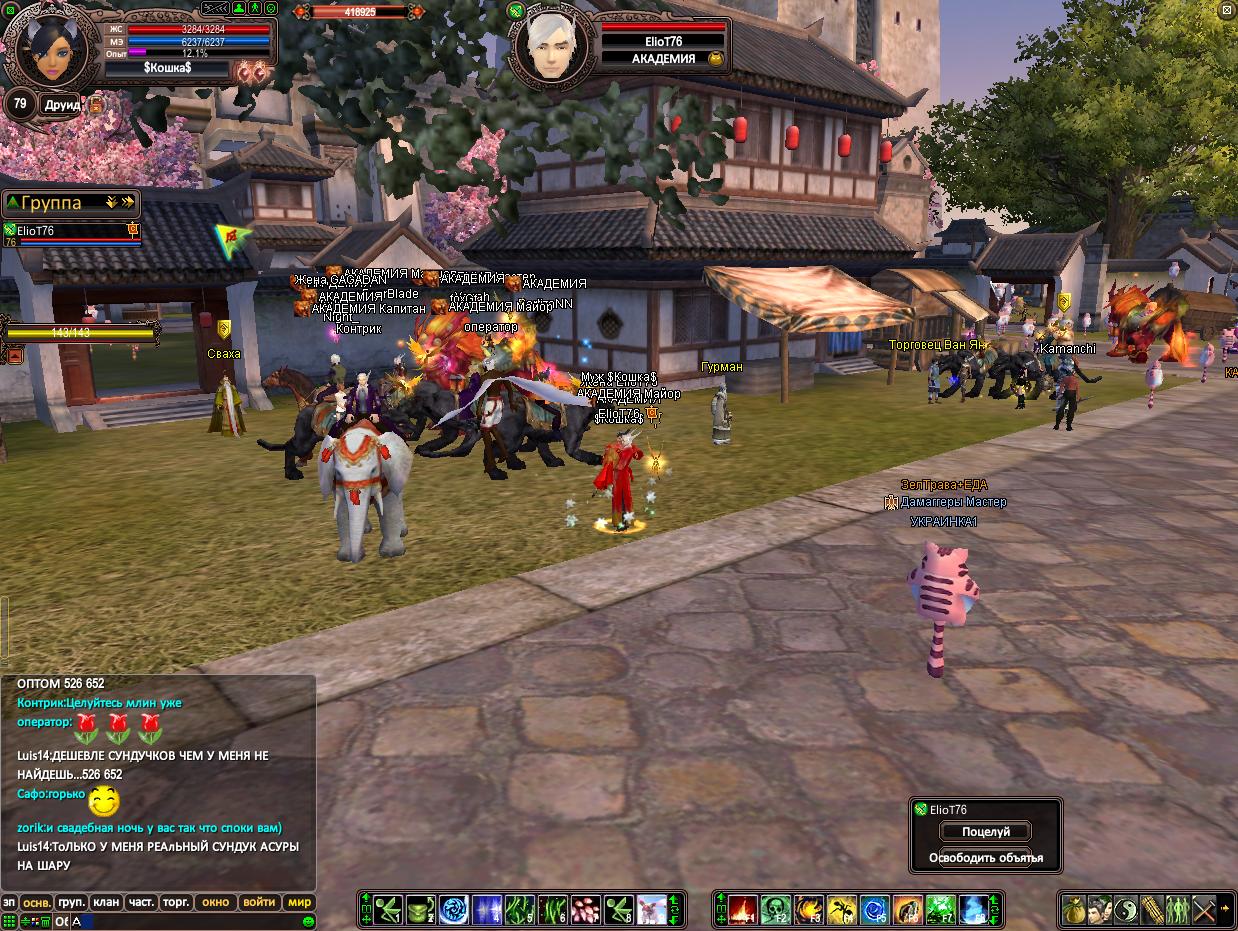This screenshot has height=931, width=1238.
Task: Open the inventory bag icon
Action: pyautogui.click(x=1075, y=909)
